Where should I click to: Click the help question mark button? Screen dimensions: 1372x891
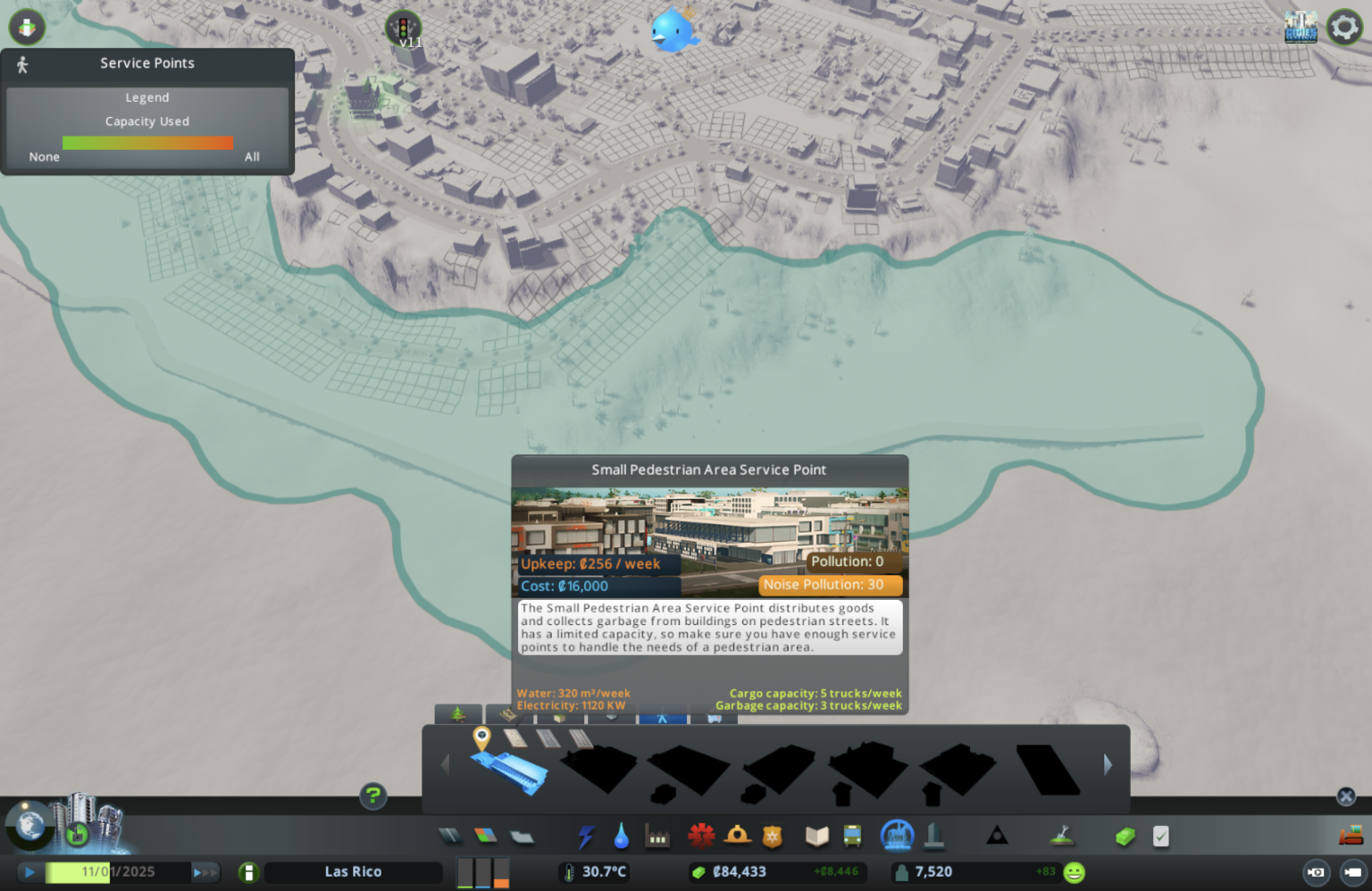(372, 795)
